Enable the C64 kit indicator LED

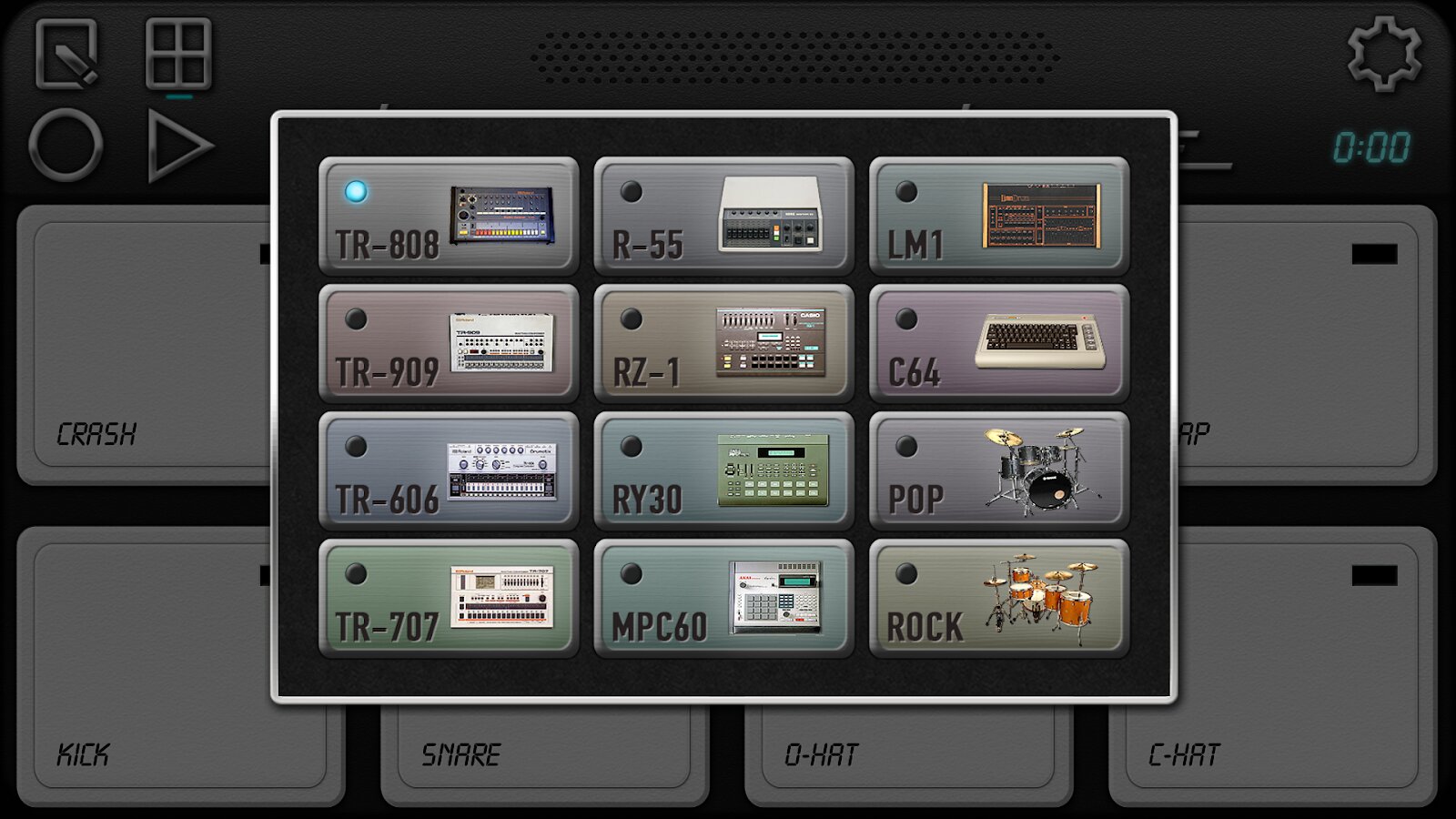907,318
